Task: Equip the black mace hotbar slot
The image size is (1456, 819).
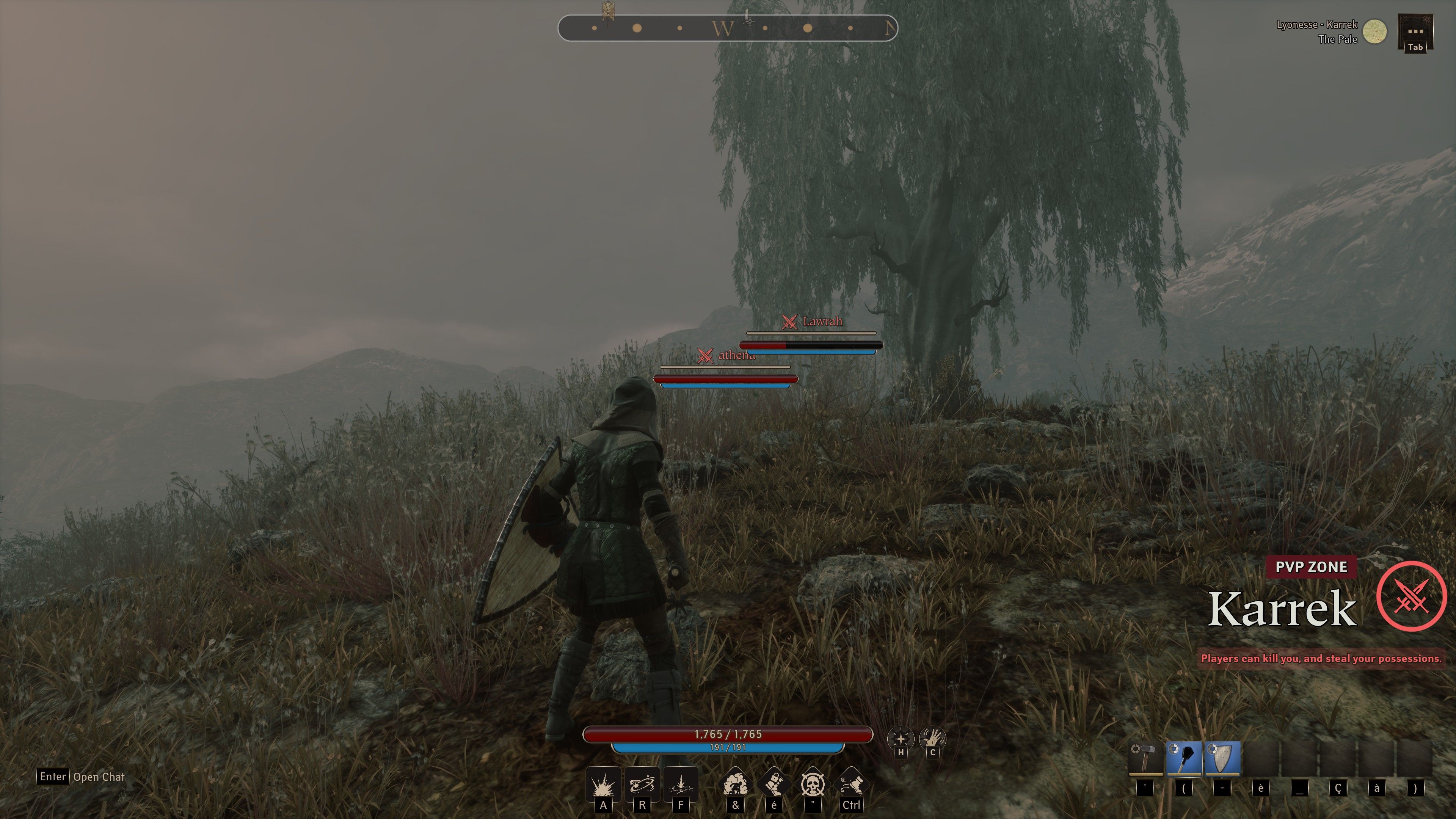Action: 1184,758
